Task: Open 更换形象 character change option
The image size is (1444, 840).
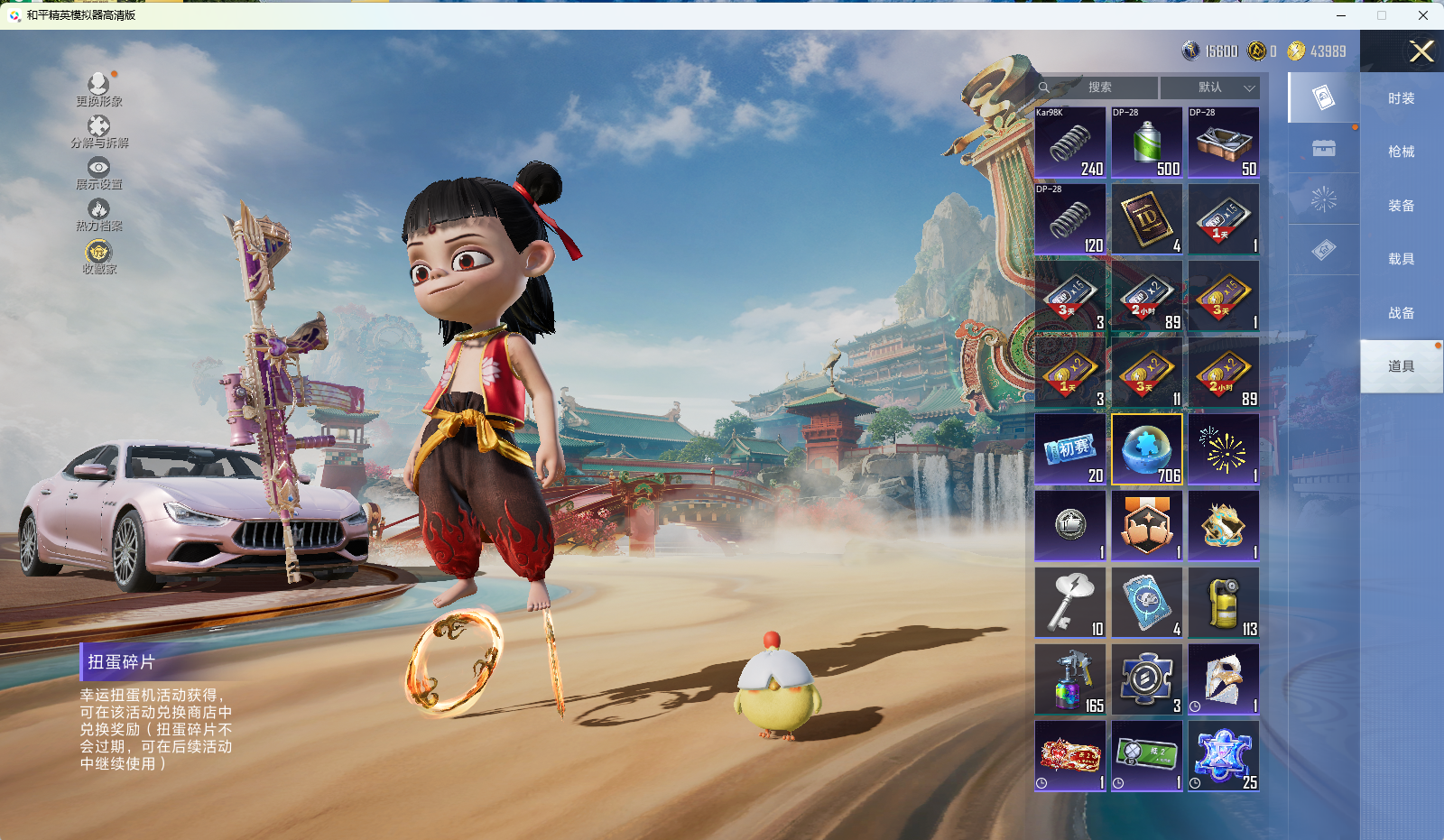Action: (98, 89)
